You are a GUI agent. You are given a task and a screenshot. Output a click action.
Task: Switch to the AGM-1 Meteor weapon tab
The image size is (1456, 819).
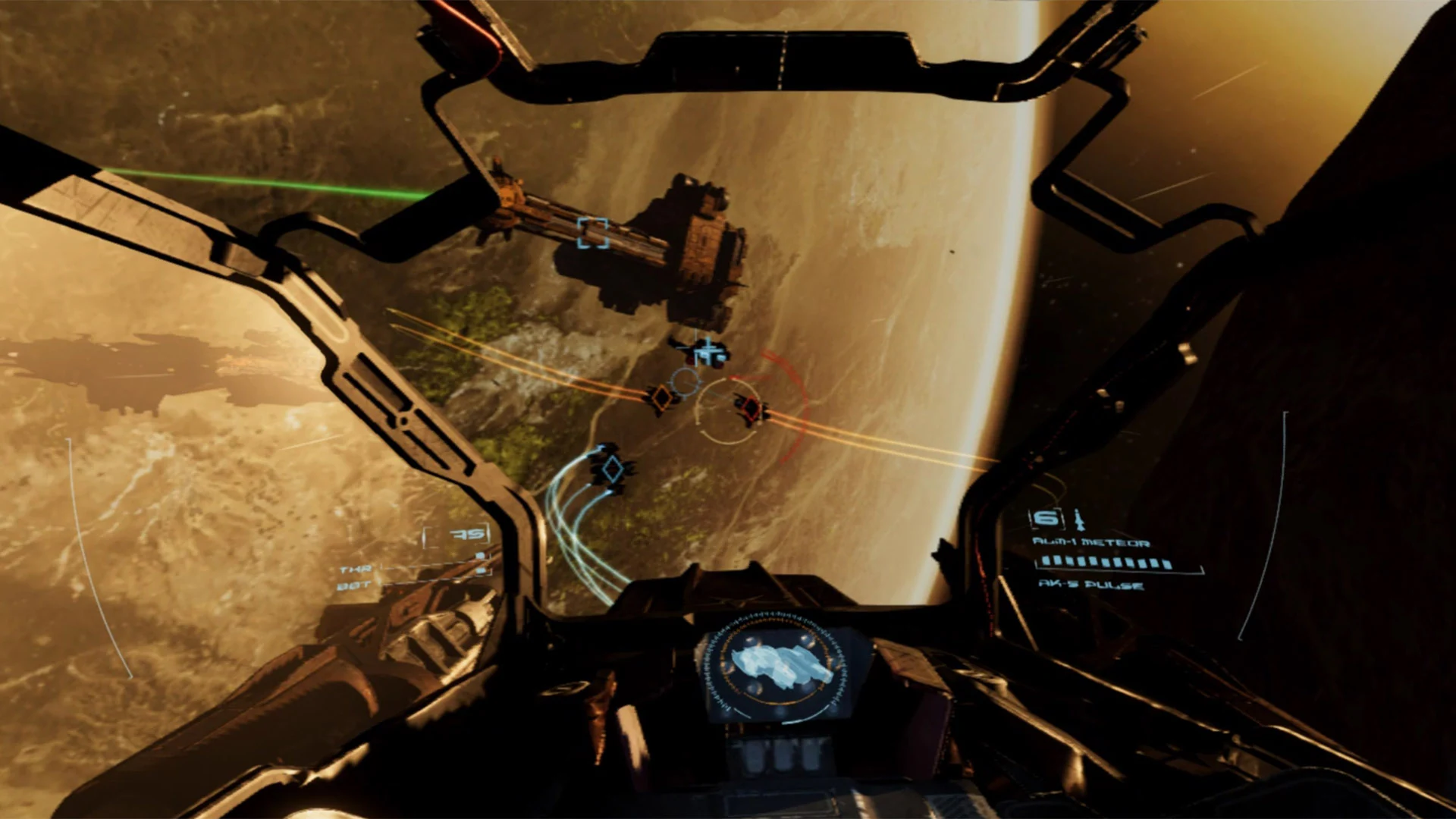pos(1093,541)
